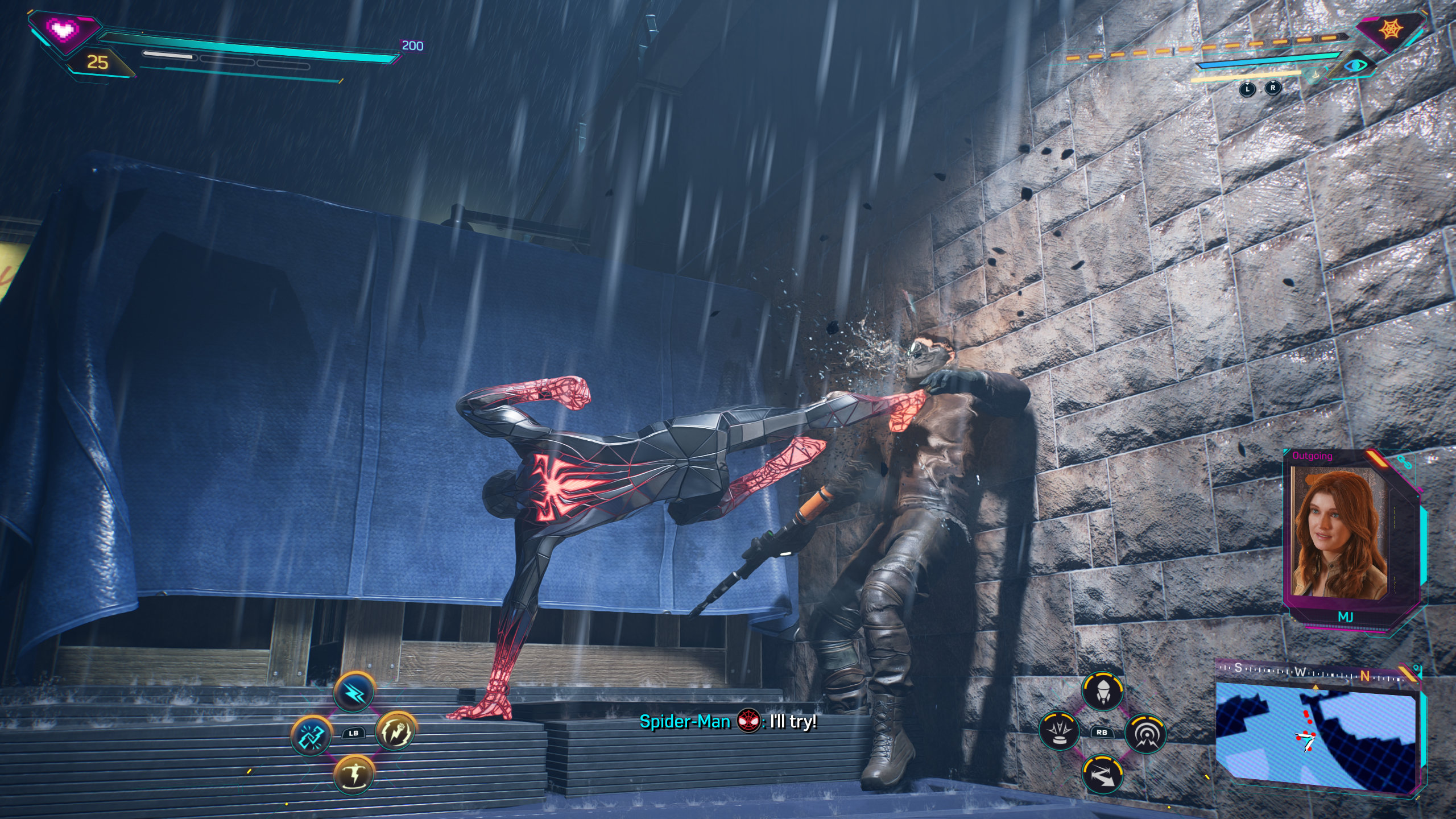Viewport: 1456px width, 819px height.
Task: Activate the sonic wave emitter gadget
Action: 1145,734
